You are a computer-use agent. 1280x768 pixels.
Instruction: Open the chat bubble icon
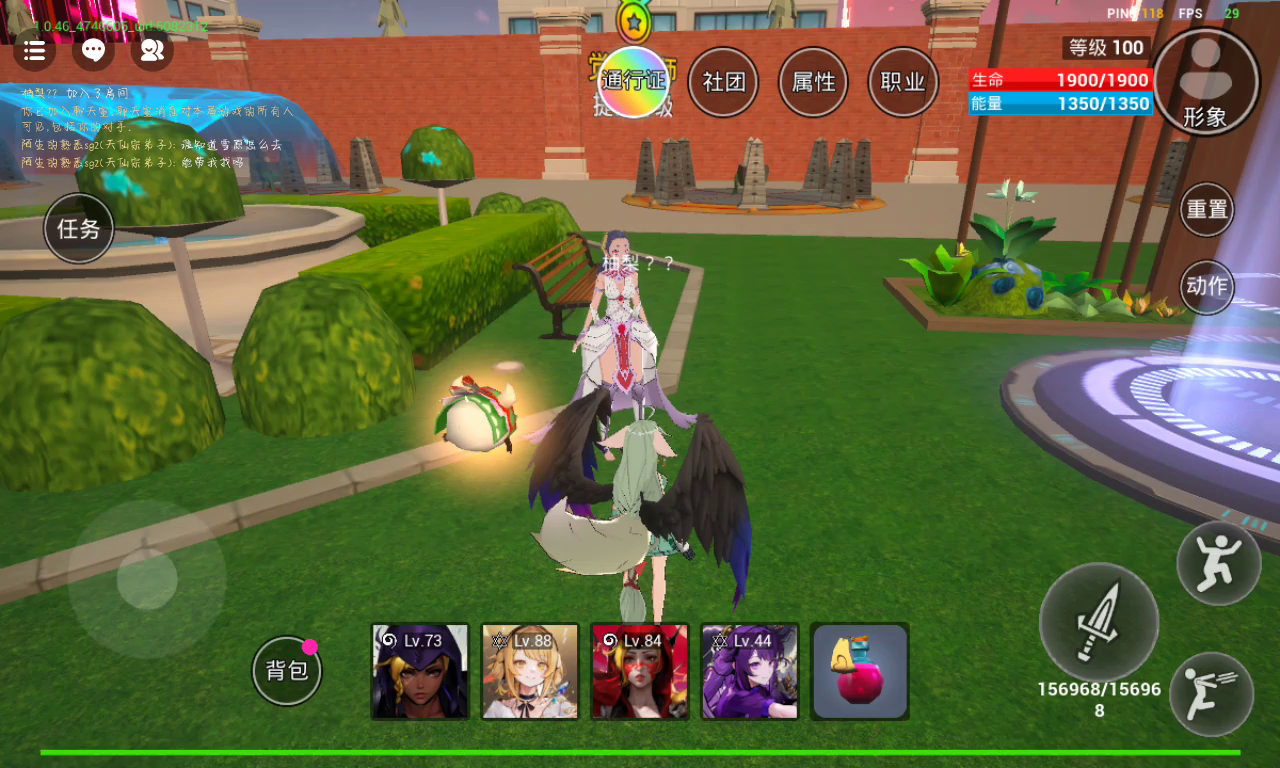93,50
